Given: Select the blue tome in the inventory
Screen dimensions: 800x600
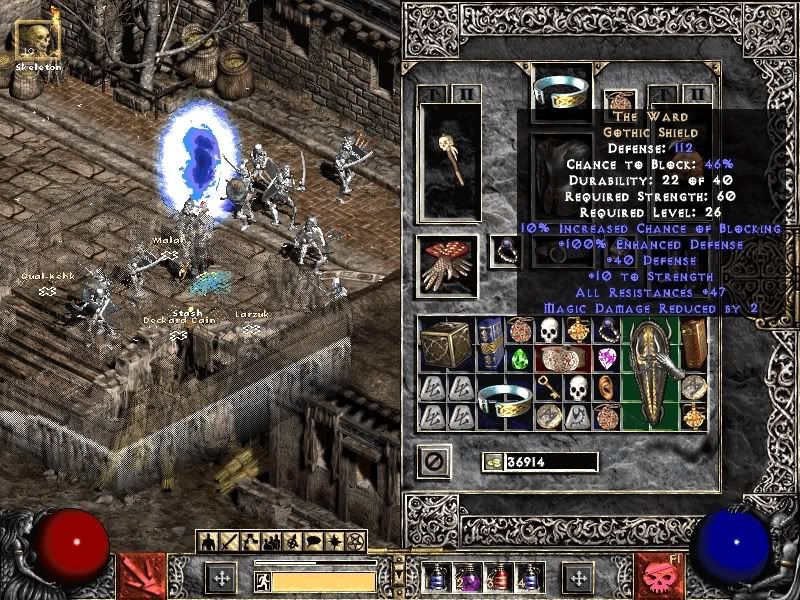Looking at the screenshot, I should (491, 345).
